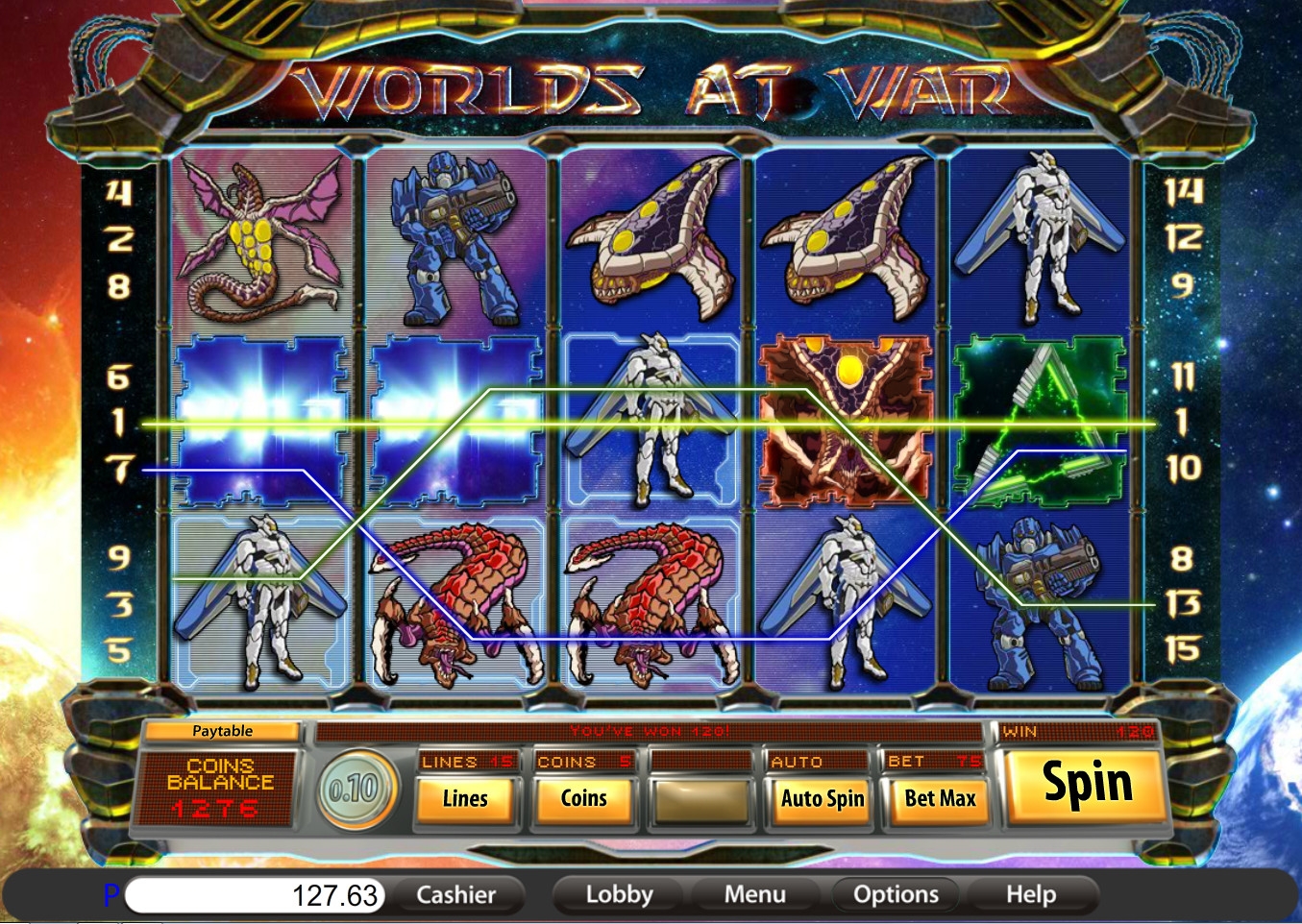Change the number of Lines
The height and width of the screenshot is (924, 1302).
(465, 799)
